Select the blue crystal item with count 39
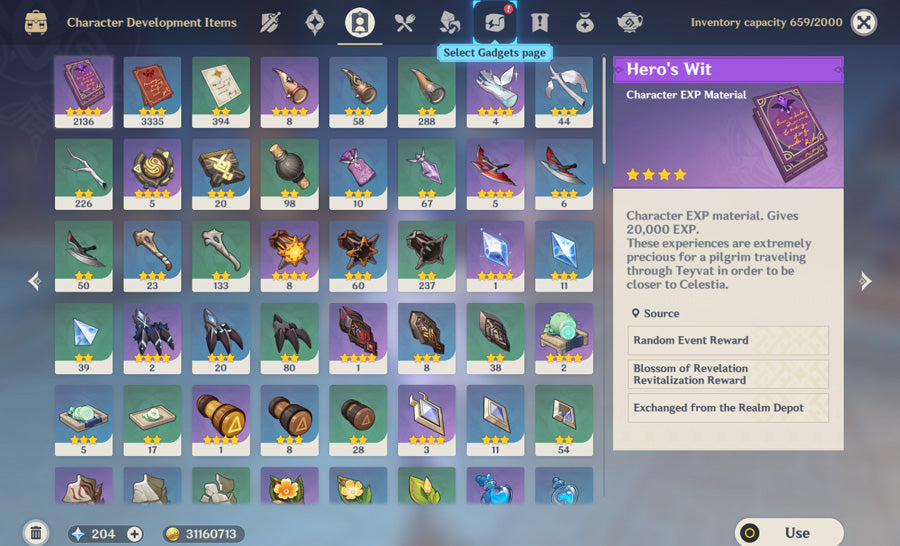The width and height of the screenshot is (900, 546). (84, 338)
